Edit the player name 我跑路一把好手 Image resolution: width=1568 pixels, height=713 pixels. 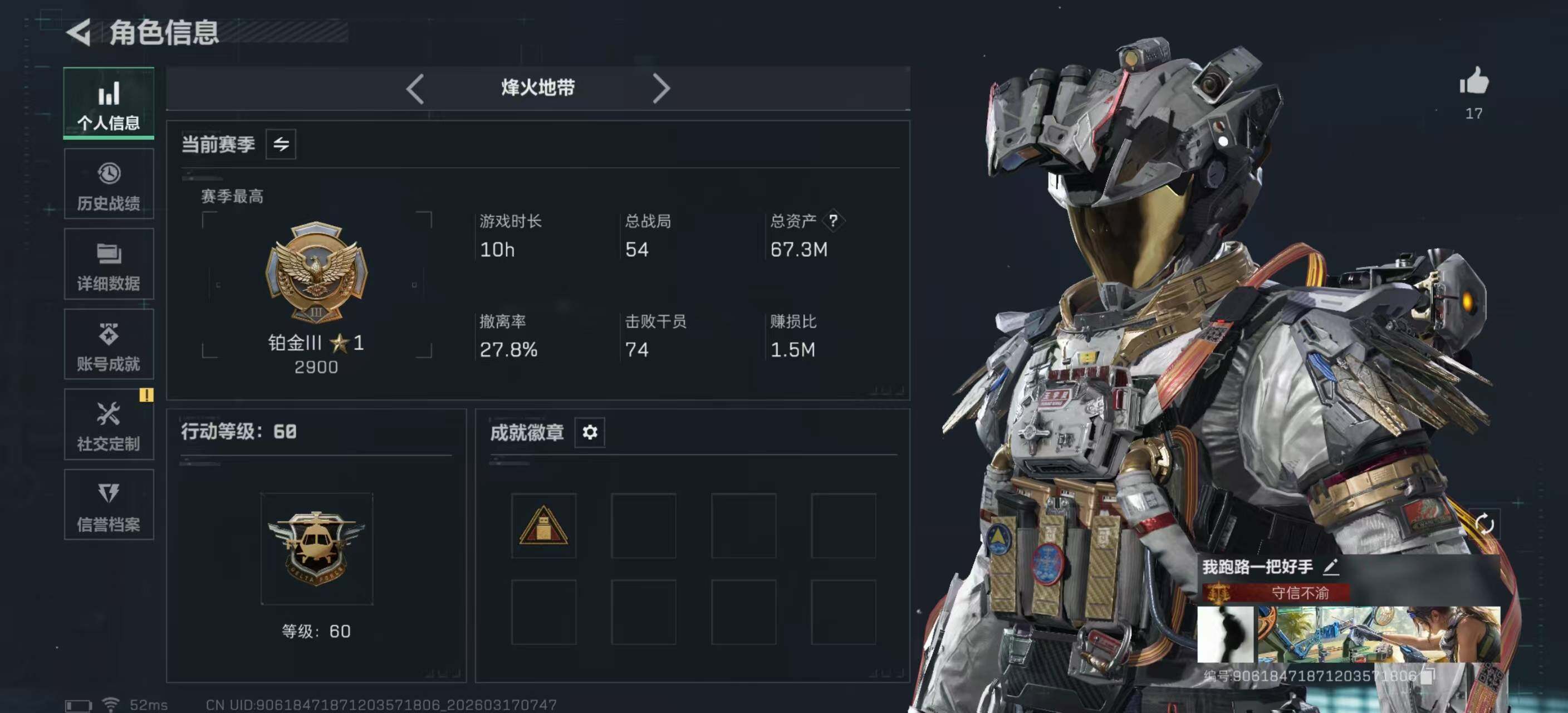click(1331, 567)
